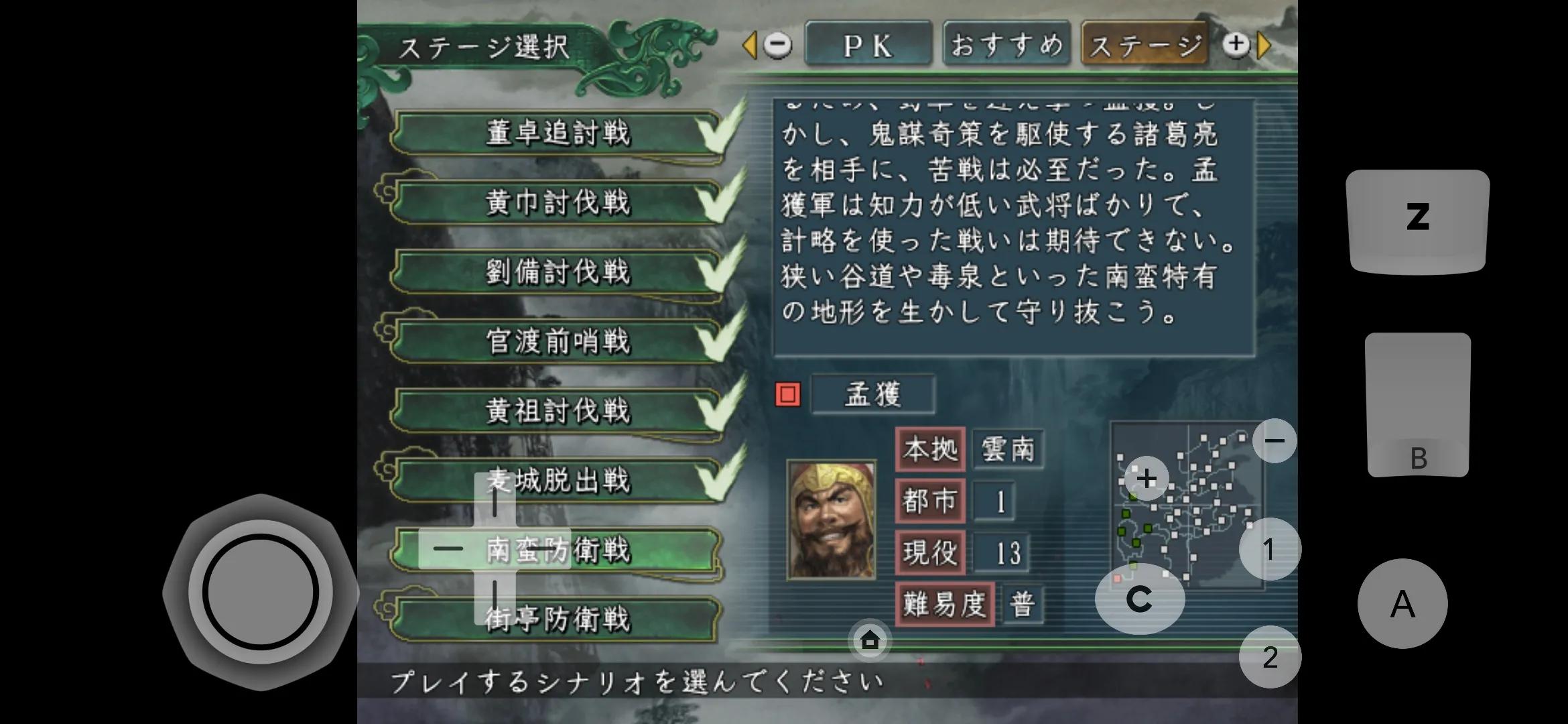Screen dimensions: 1568x724
Task: Tap the dark minus circle beside PK tab
Action: tap(777, 45)
